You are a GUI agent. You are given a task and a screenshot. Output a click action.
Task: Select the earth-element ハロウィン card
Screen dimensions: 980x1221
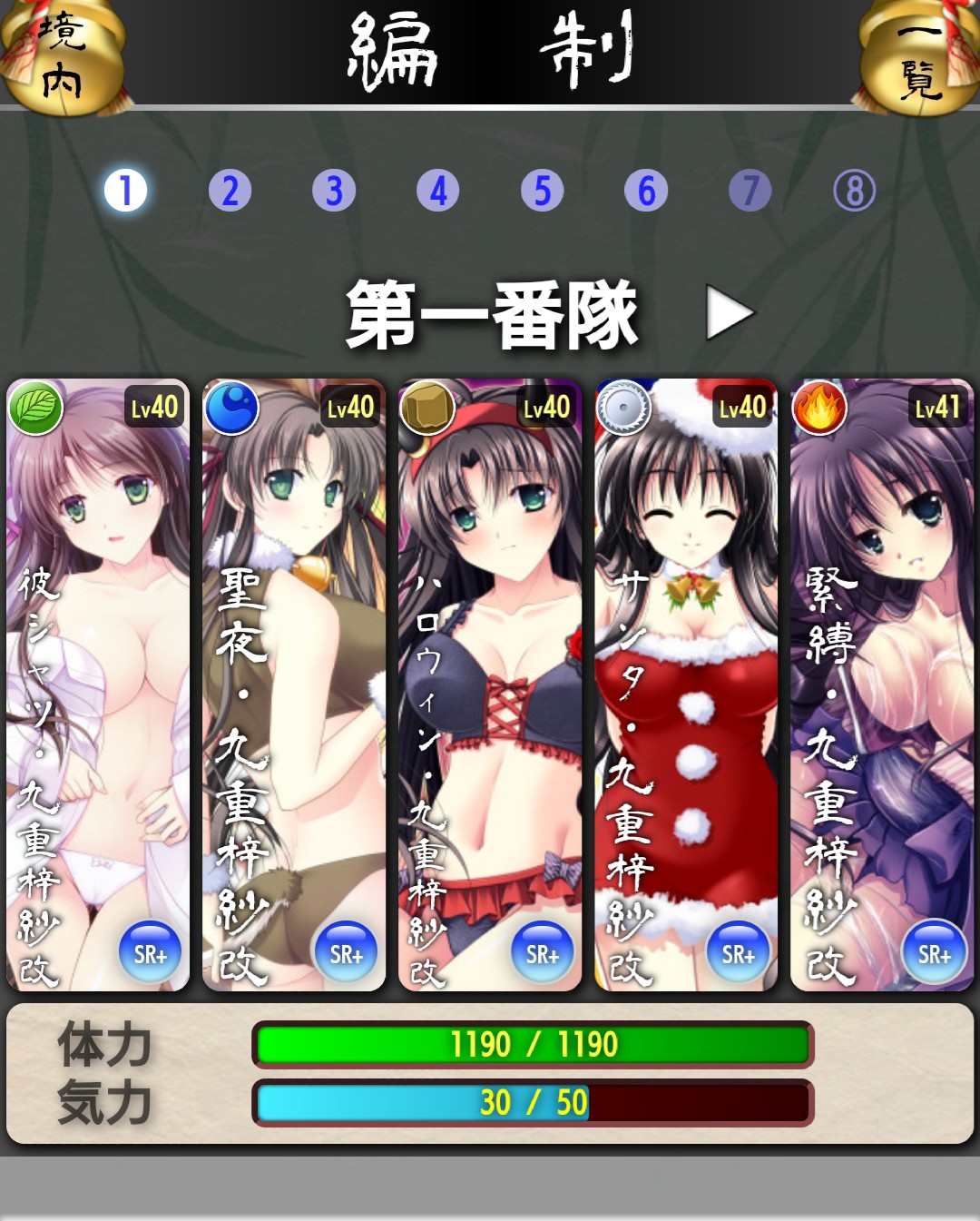pos(490,684)
